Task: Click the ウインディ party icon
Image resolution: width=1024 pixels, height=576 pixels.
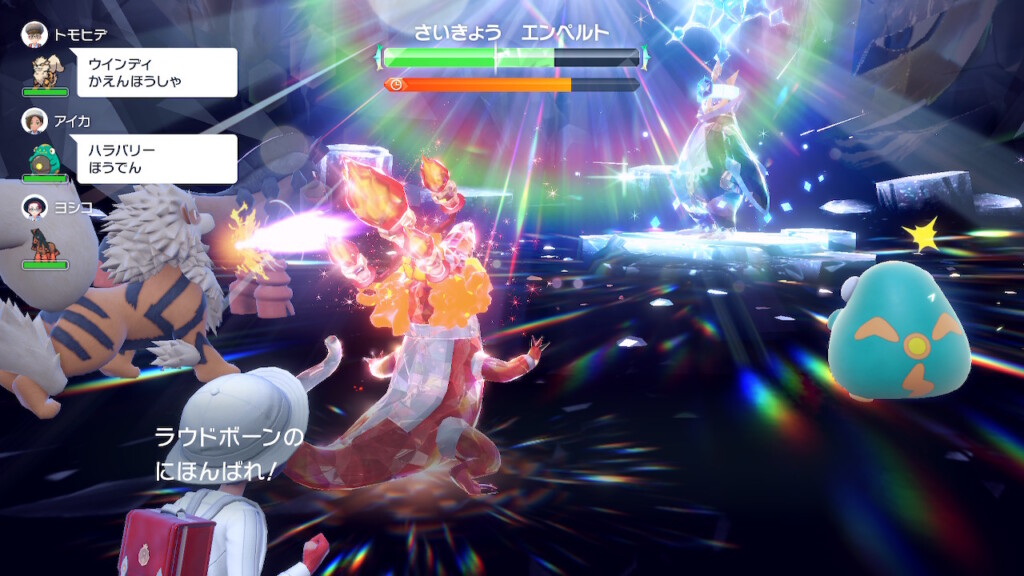Action: (45, 70)
